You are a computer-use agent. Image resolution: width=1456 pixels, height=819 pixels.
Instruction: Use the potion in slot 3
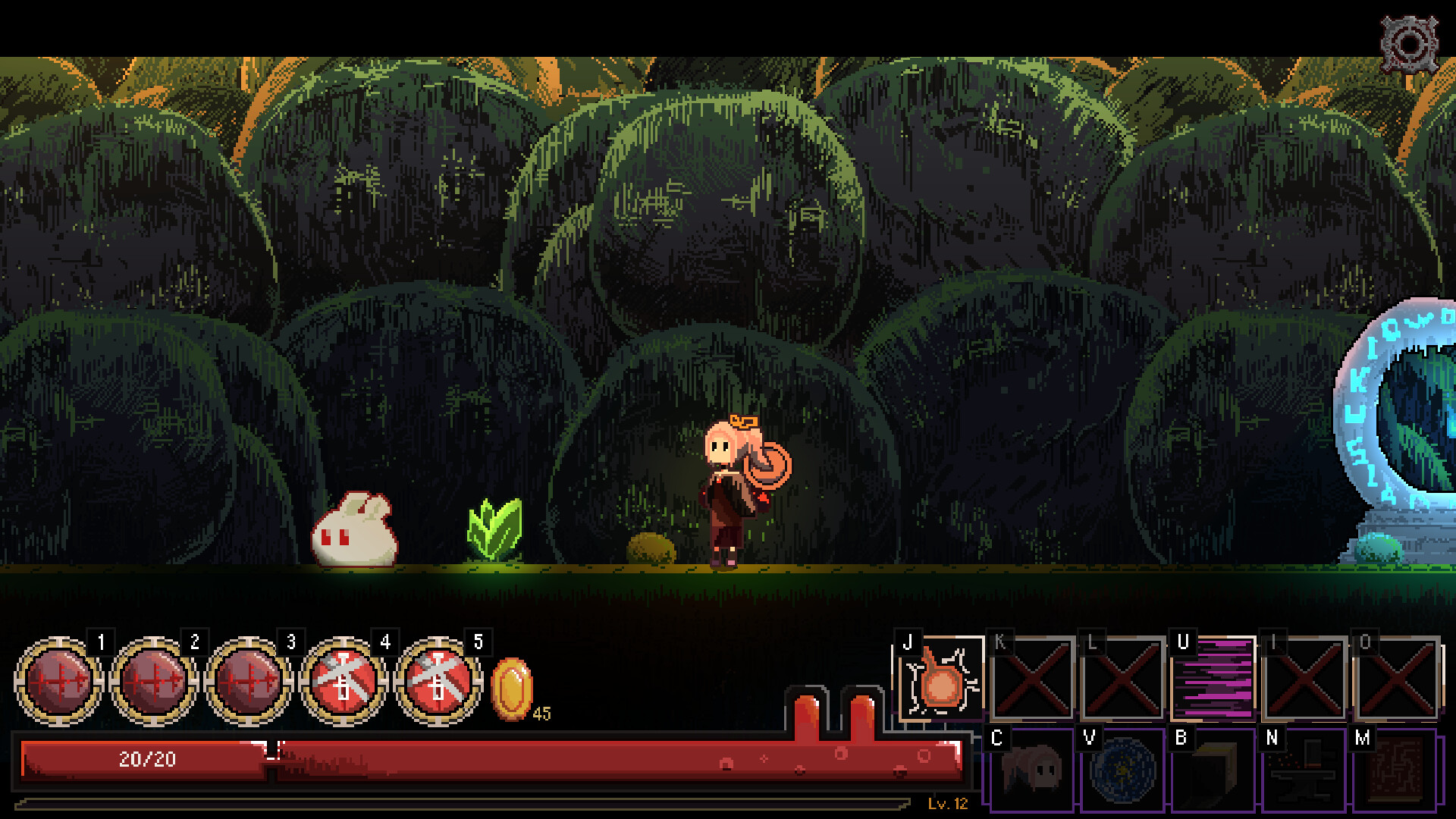pyautogui.click(x=250, y=682)
